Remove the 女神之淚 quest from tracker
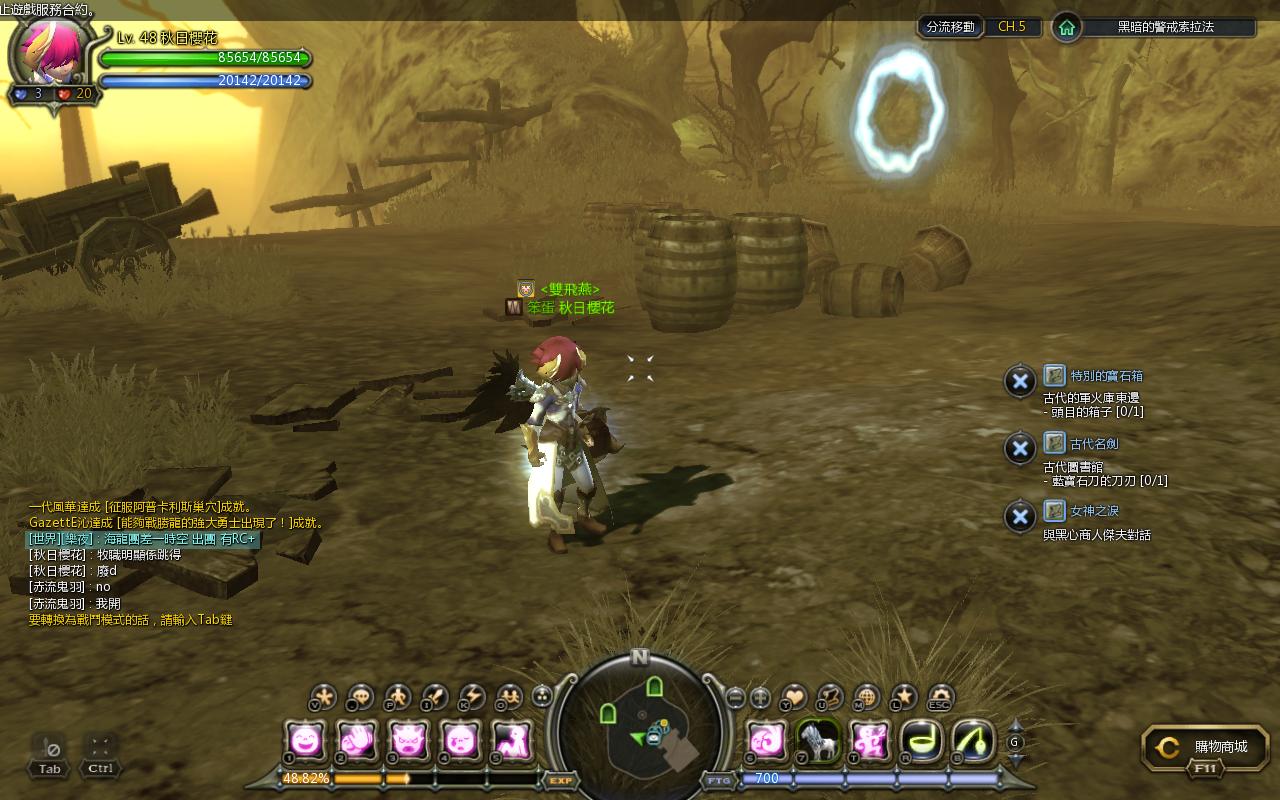Viewport: 1280px width, 800px height. 1019,516
